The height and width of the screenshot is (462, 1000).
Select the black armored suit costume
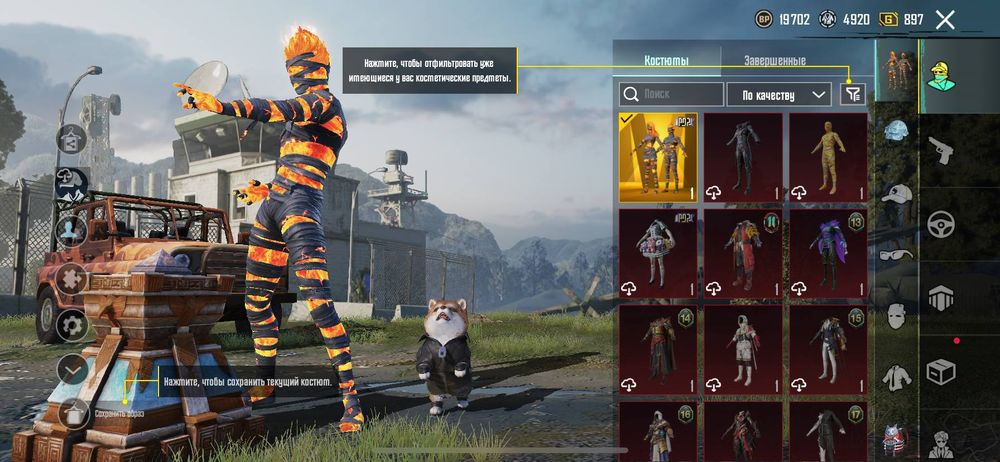[x=742, y=157]
